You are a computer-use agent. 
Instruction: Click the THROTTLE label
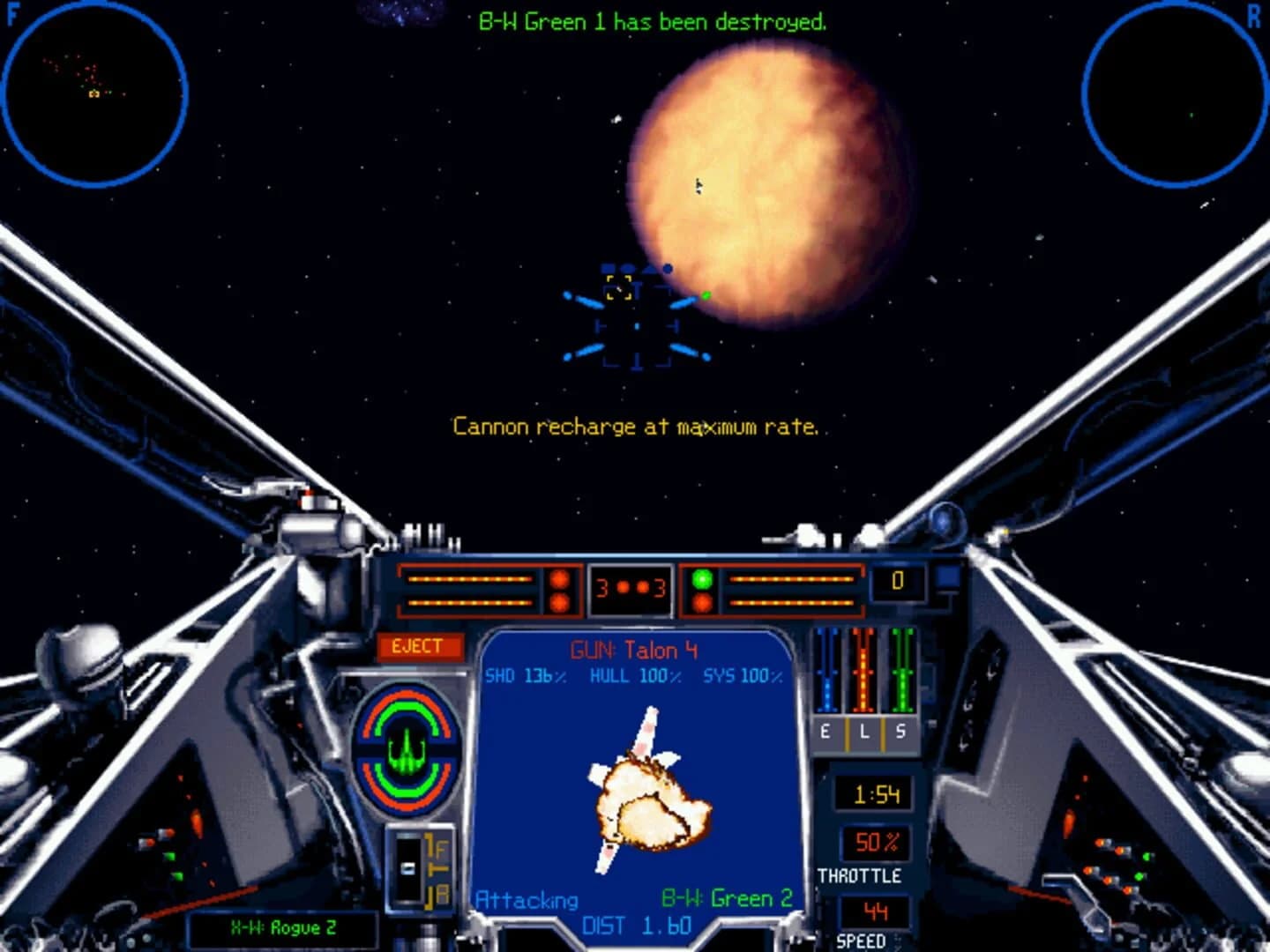click(860, 876)
